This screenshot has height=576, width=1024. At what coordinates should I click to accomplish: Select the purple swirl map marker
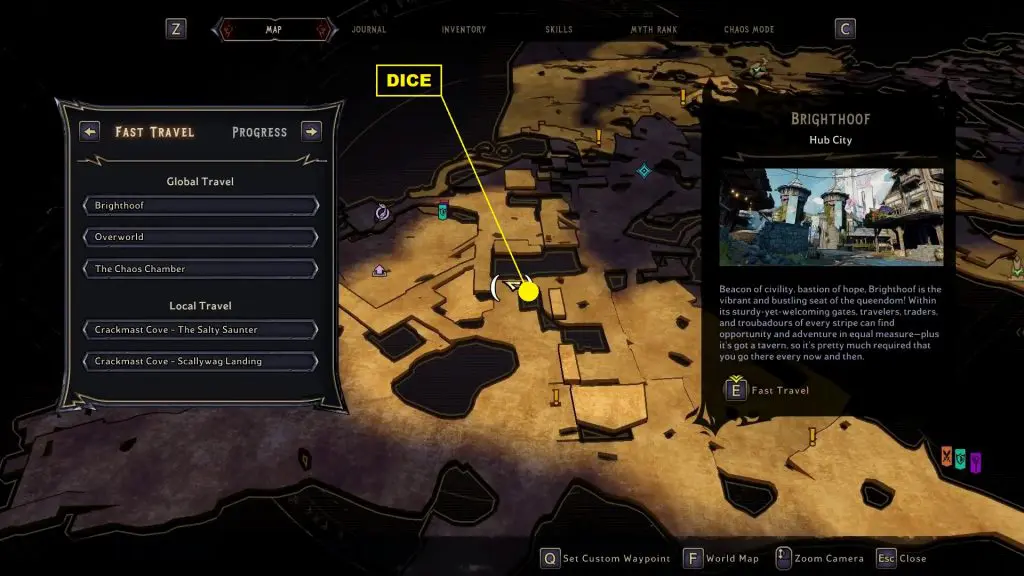tap(382, 212)
